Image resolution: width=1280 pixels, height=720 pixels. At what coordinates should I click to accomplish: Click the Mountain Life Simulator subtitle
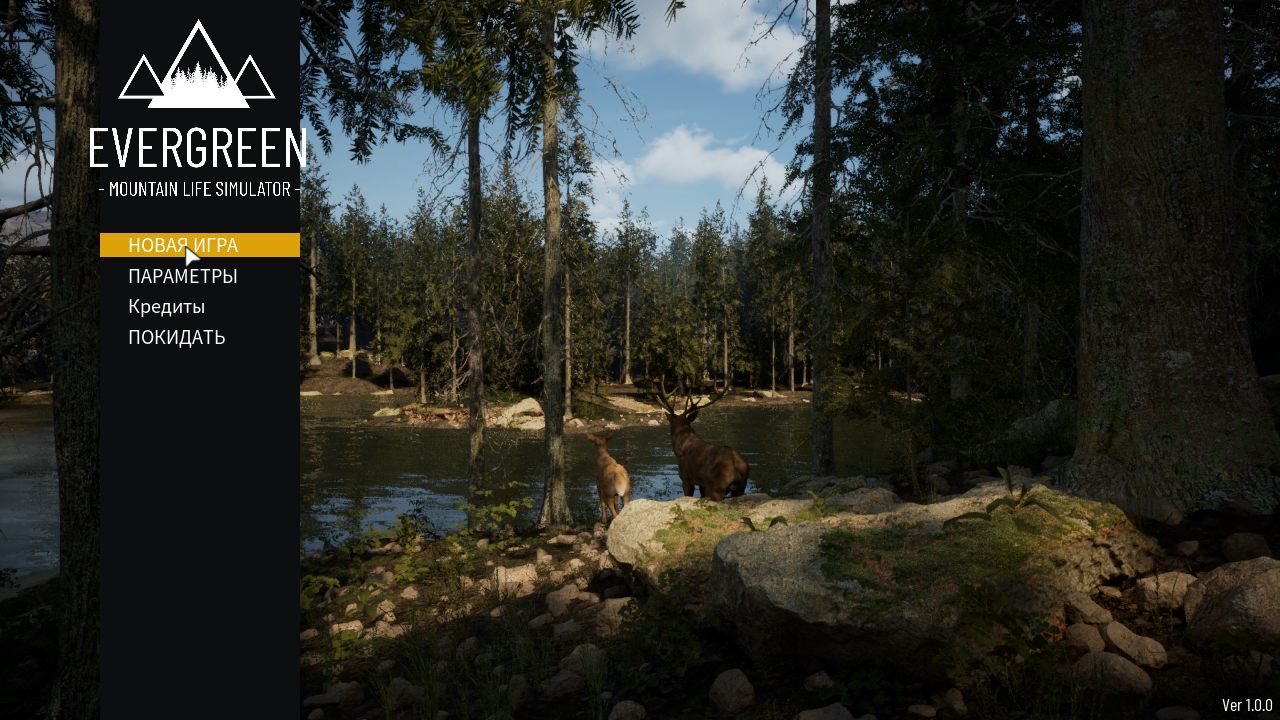199,188
